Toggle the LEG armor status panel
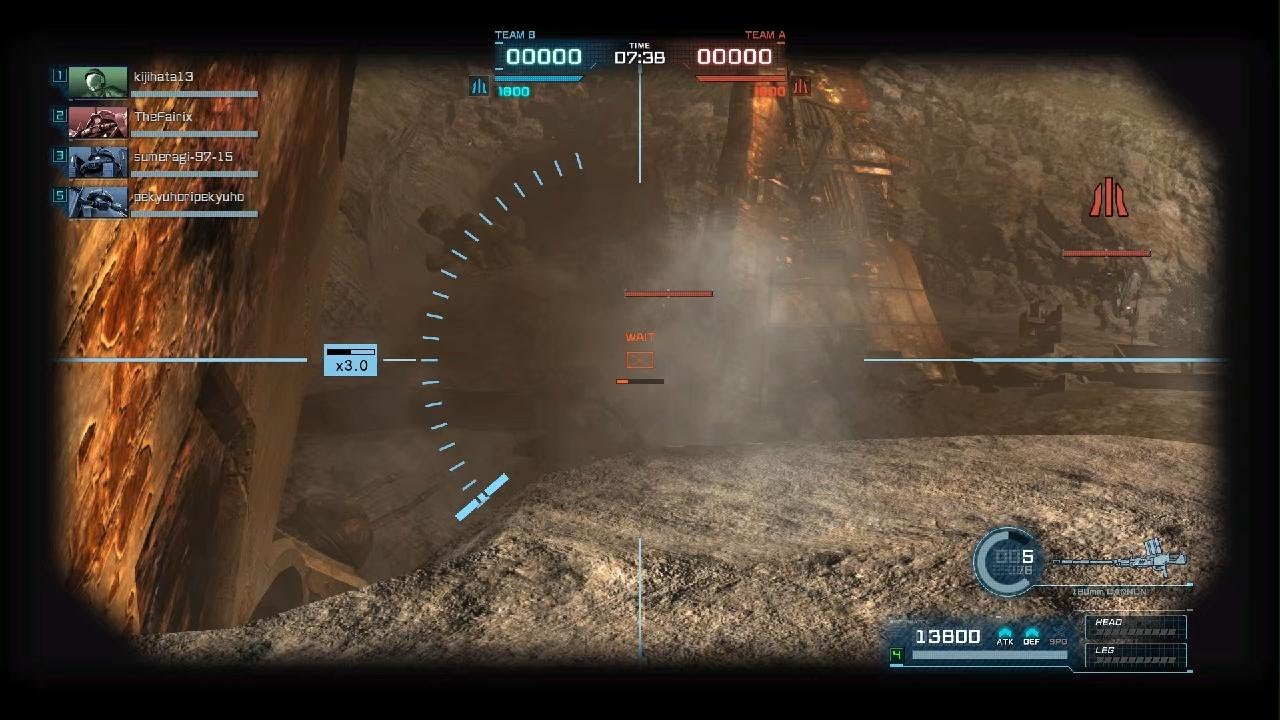The height and width of the screenshot is (720, 1280). click(1135, 655)
